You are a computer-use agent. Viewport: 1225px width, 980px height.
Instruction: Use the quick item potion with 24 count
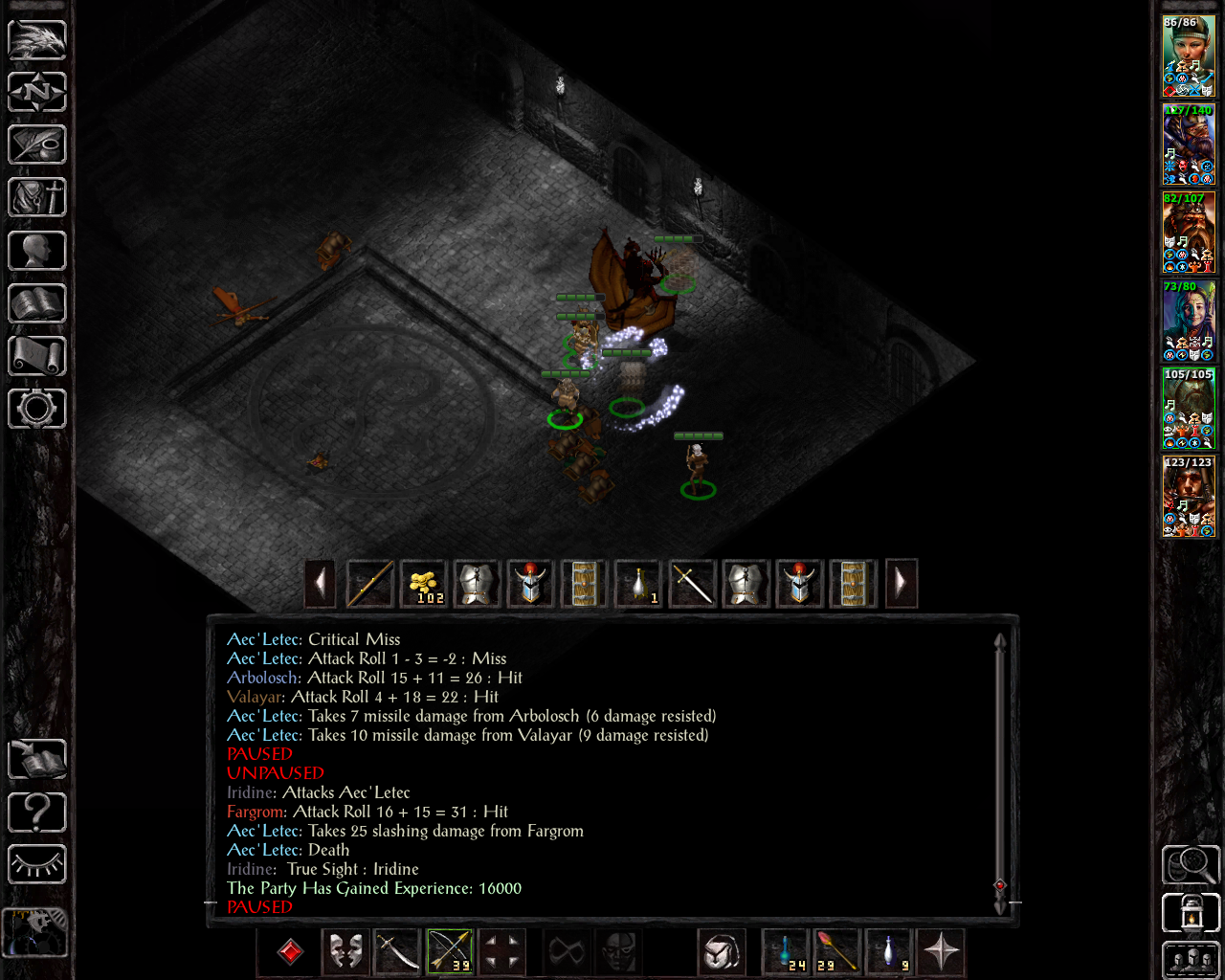[786, 952]
